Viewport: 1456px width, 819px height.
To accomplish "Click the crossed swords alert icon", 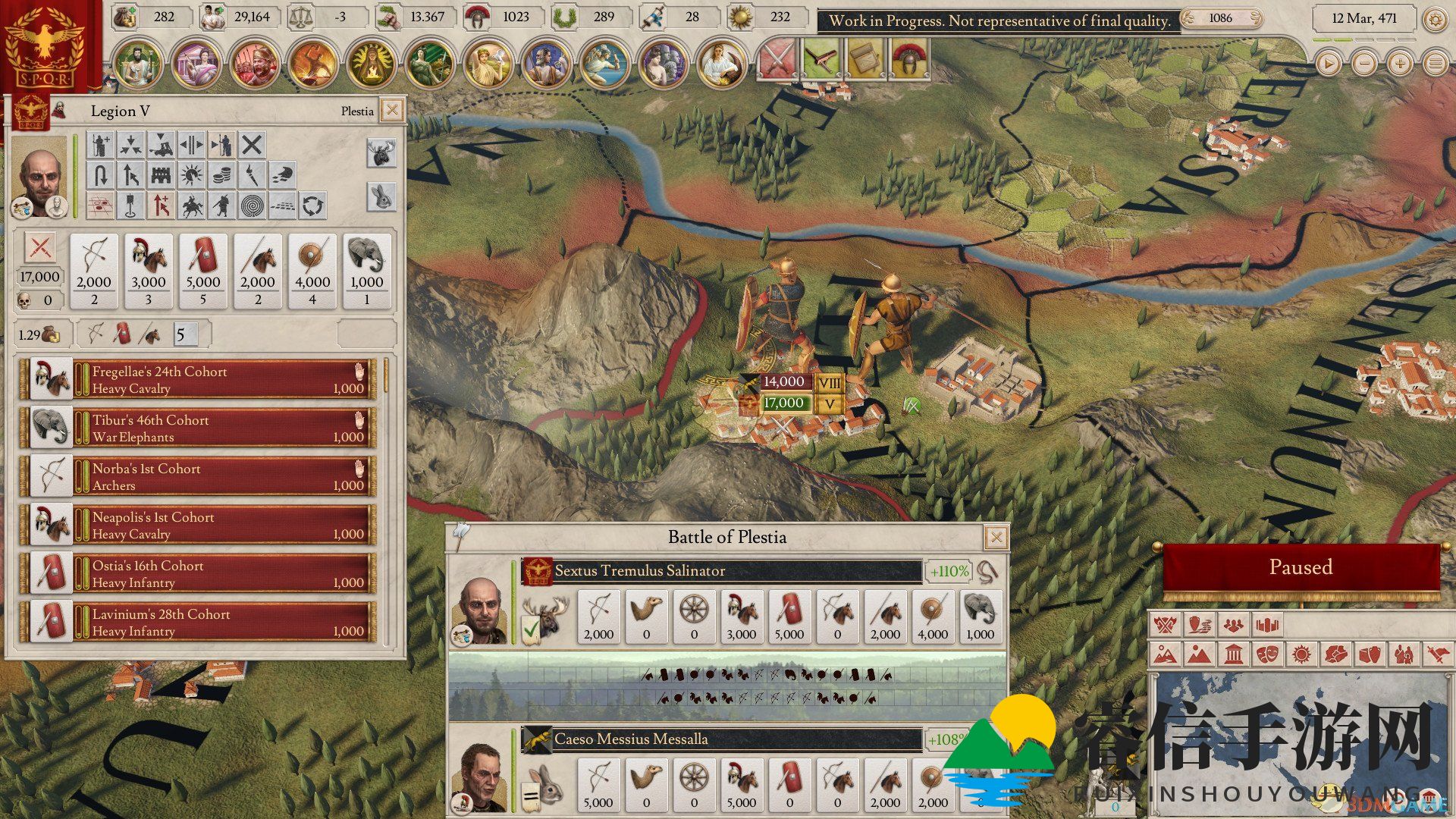I will [776, 59].
